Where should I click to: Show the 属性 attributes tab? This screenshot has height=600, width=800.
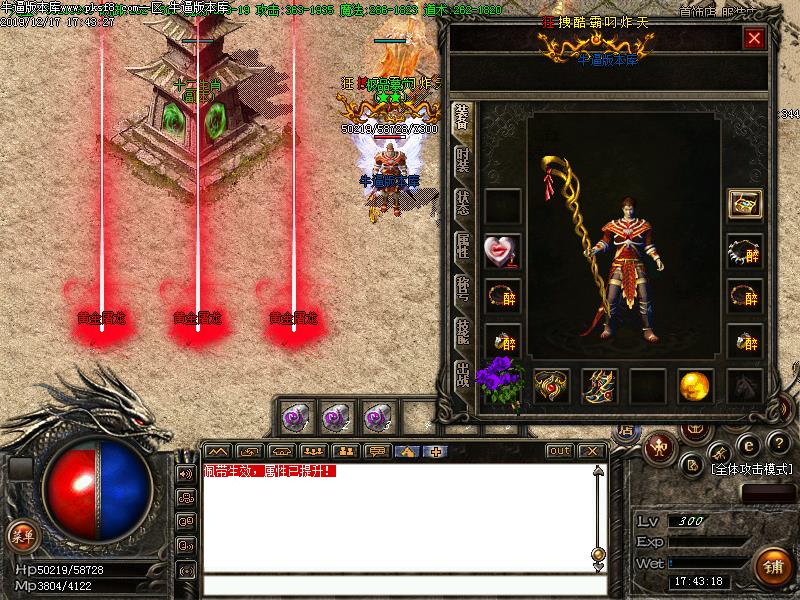[x=462, y=246]
